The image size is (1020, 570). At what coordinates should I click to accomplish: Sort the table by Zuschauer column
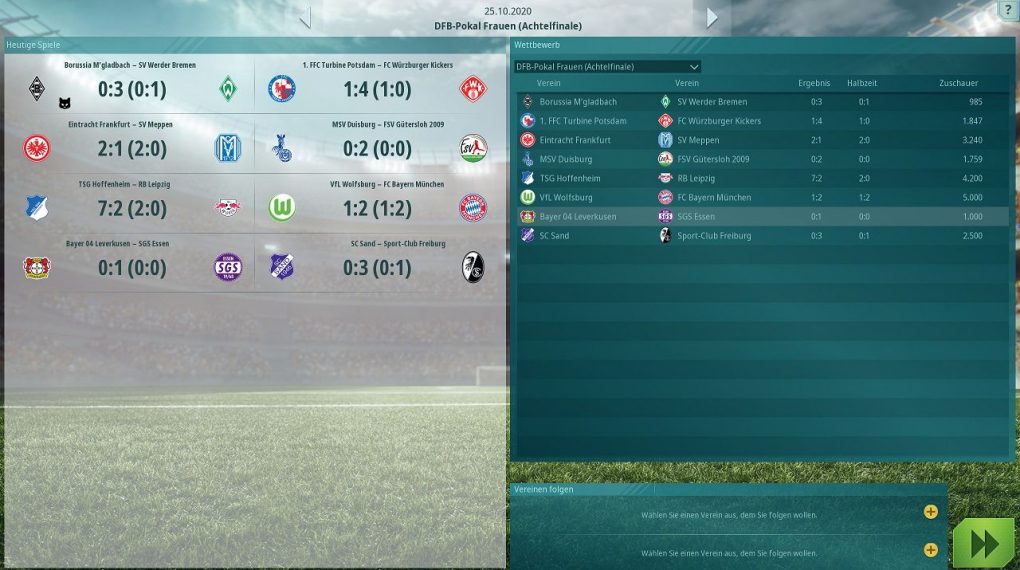pos(958,83)
